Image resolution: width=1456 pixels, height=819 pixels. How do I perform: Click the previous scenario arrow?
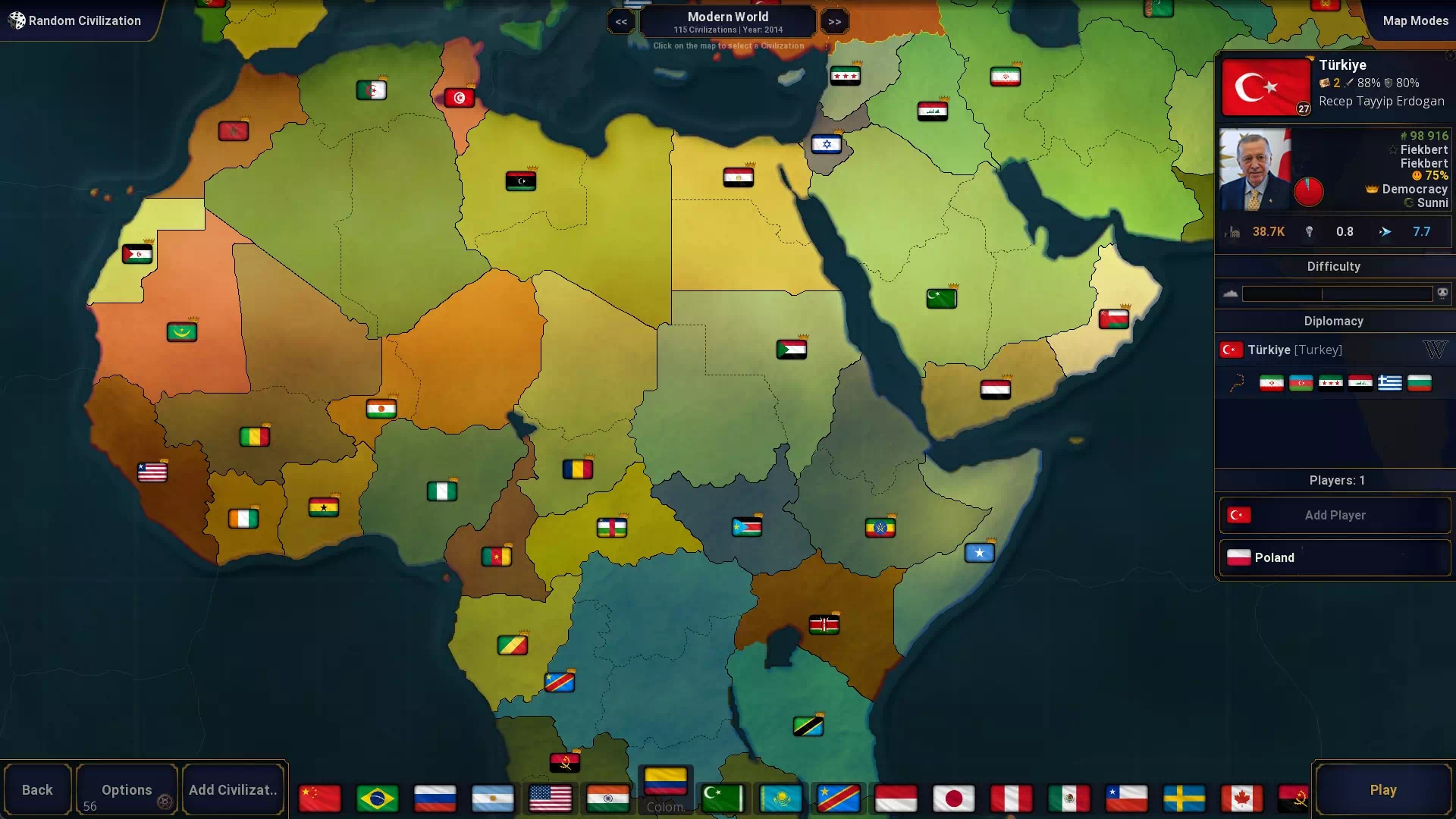[x=621, y=21]
